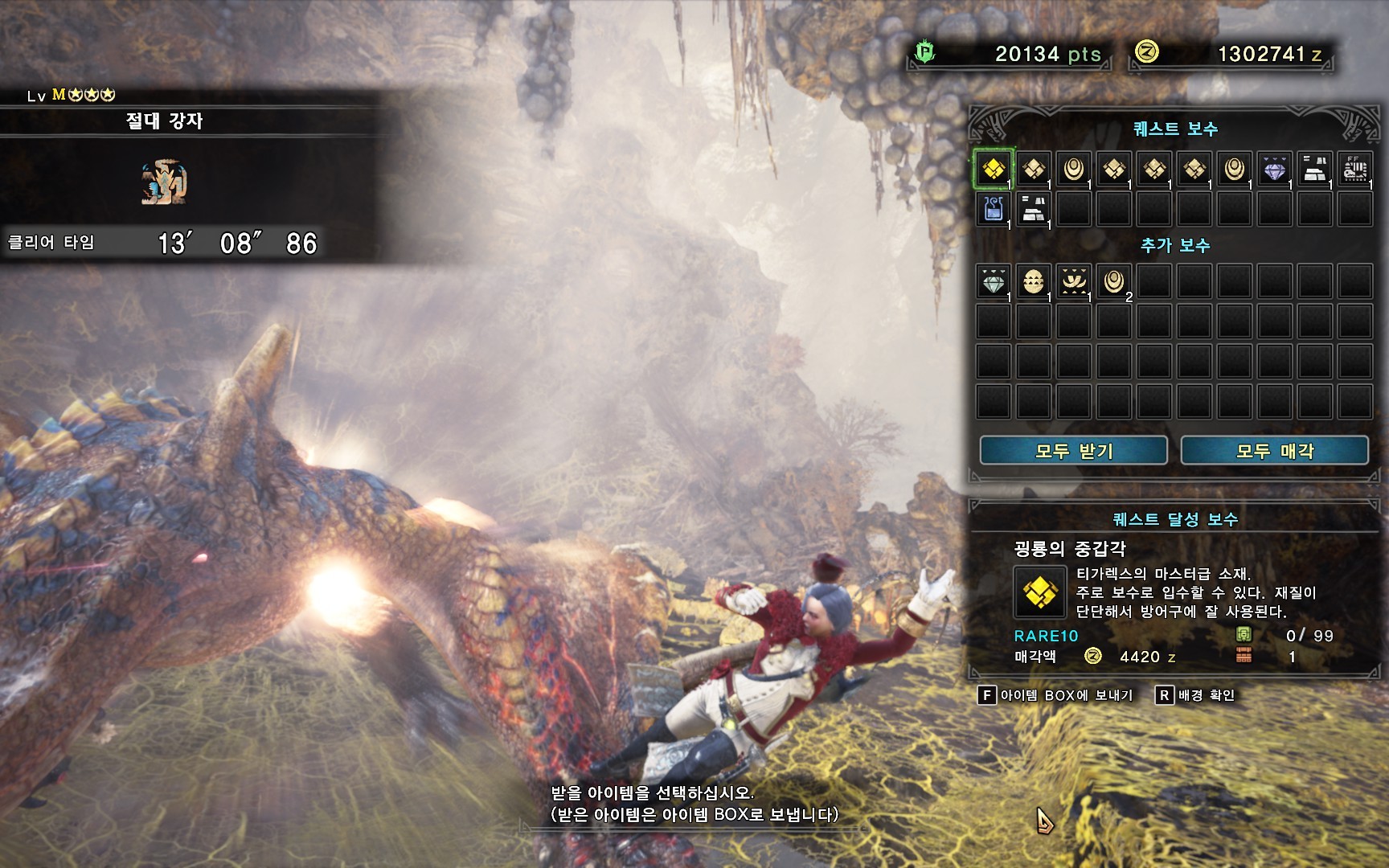
Task: Choose the pale green diamond bonus reward
Action: tap(994, 281)
